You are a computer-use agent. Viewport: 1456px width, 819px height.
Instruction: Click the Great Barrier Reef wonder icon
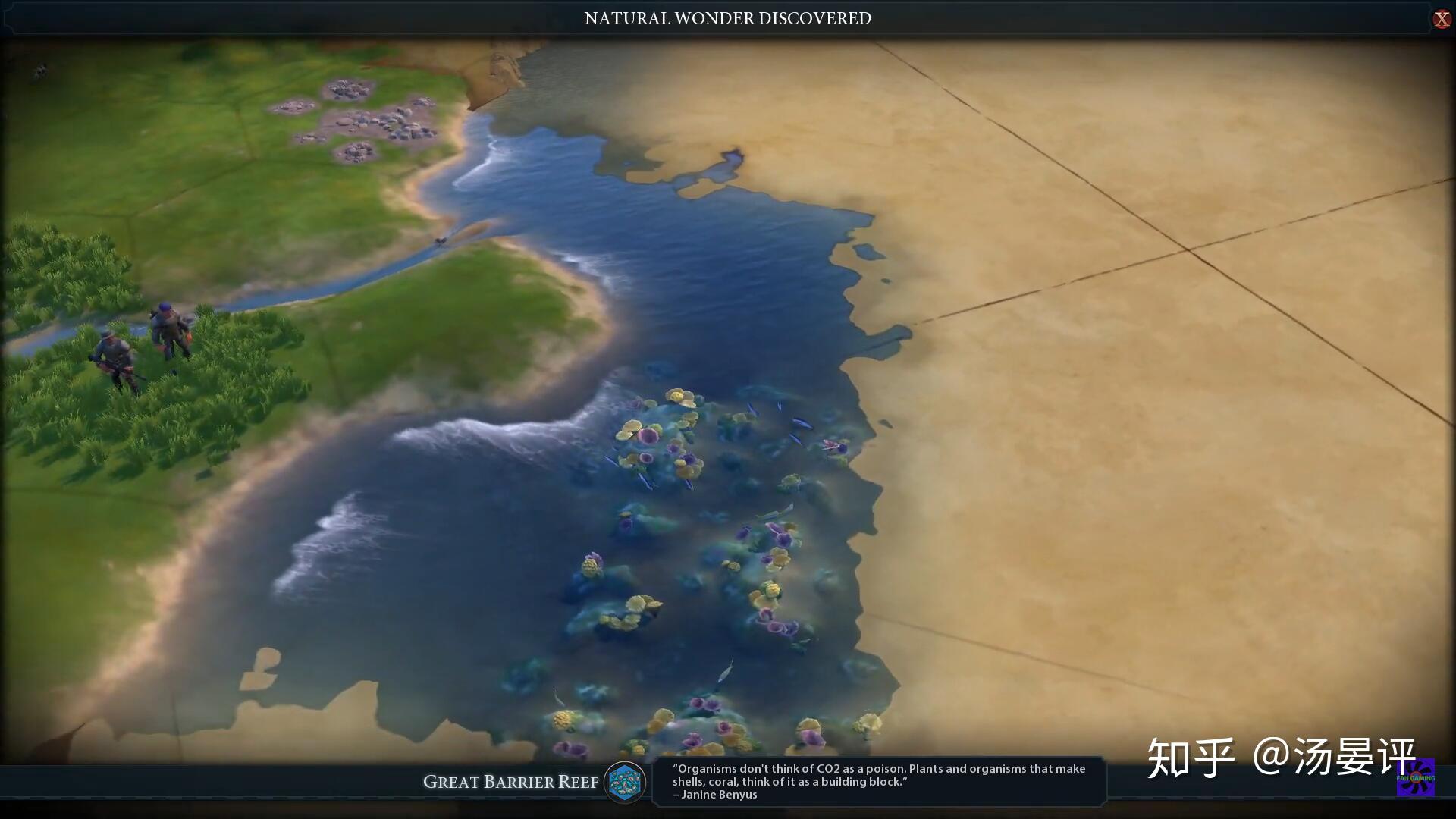pos(625,782)
